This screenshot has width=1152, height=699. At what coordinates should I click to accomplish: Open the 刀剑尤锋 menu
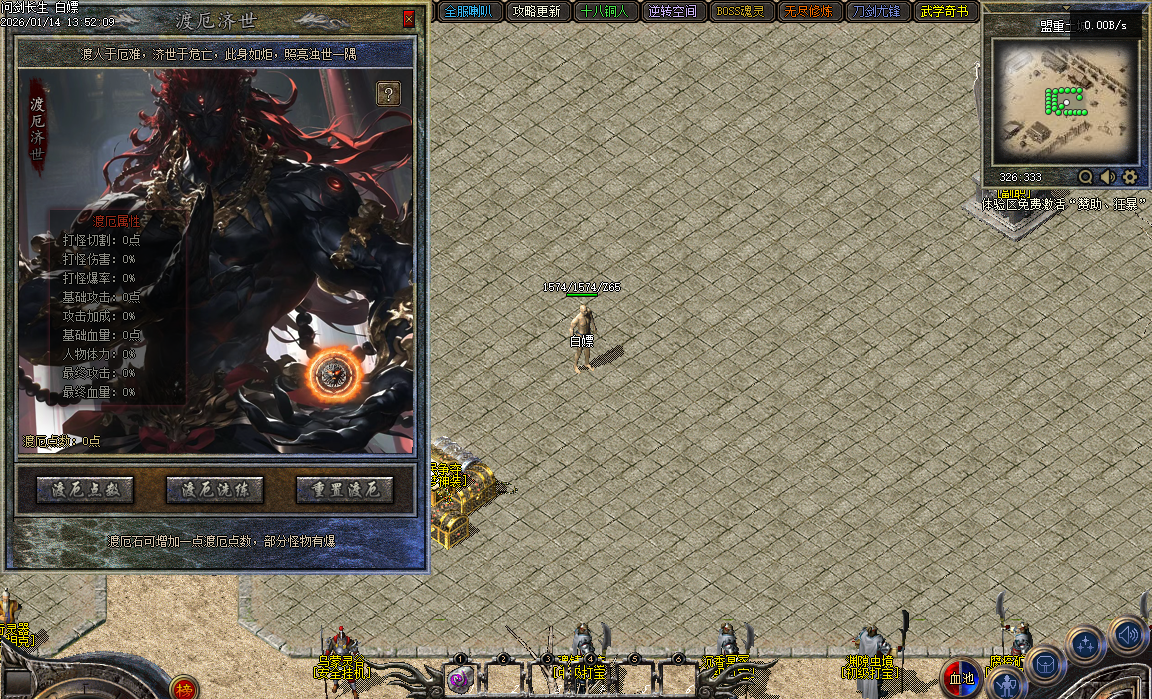(876, 12)
